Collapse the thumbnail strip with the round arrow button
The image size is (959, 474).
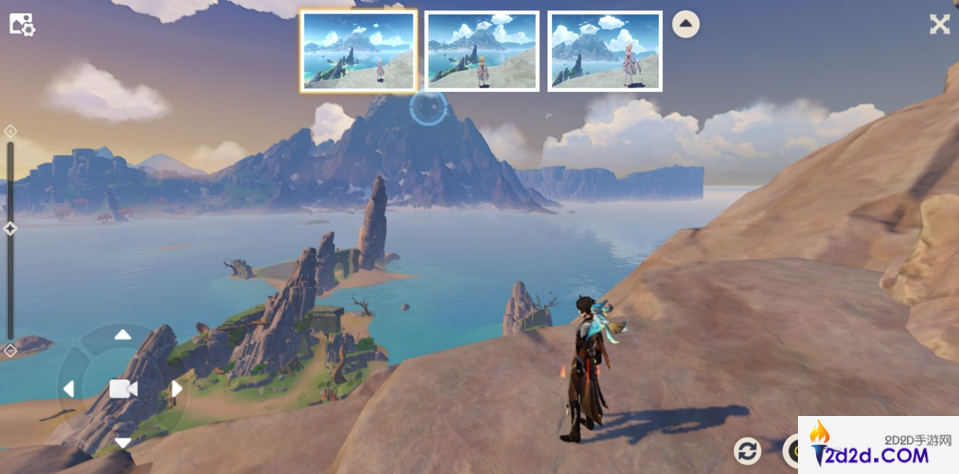point(685,24)
